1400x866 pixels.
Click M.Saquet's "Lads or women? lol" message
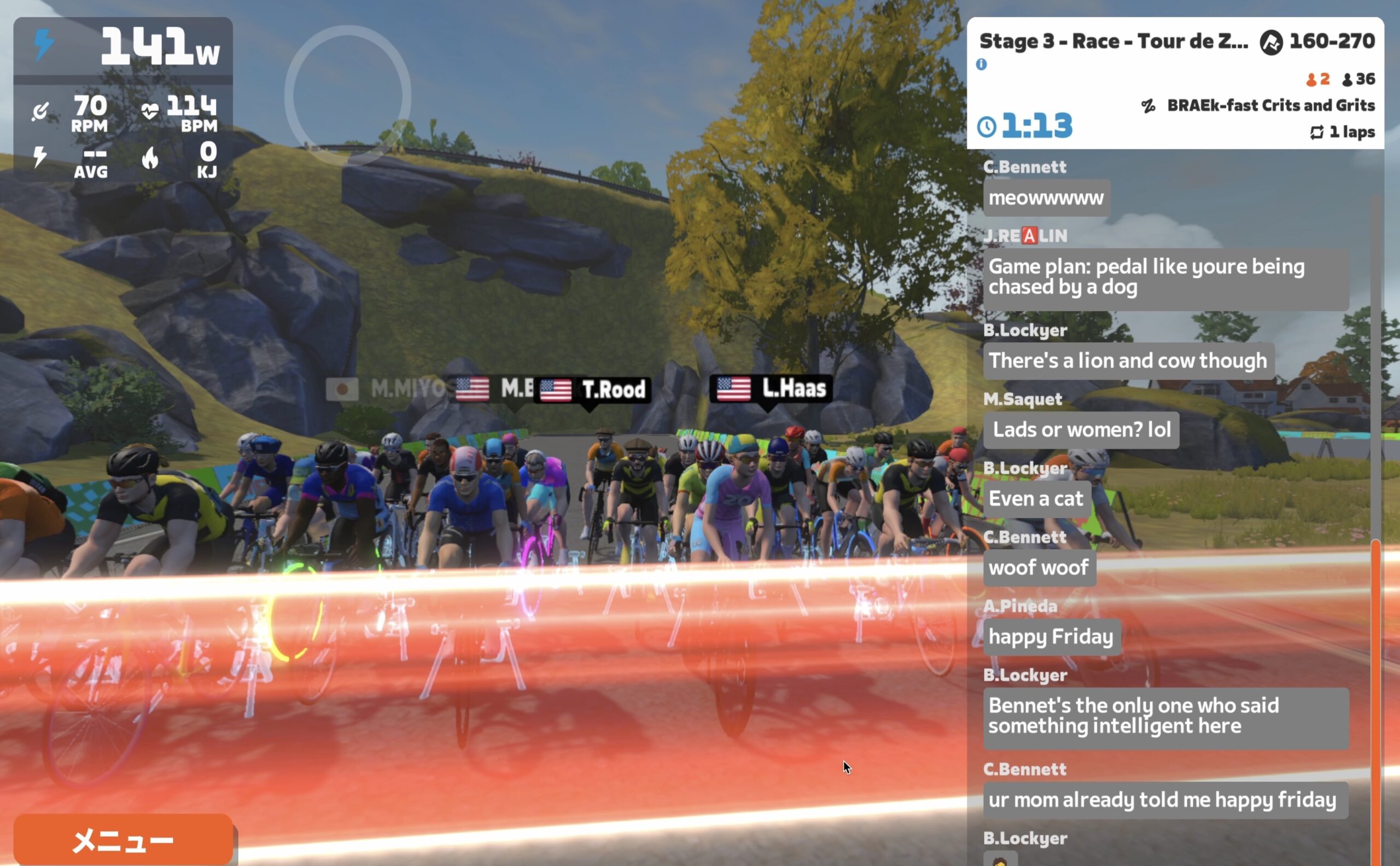point(1081,429)
